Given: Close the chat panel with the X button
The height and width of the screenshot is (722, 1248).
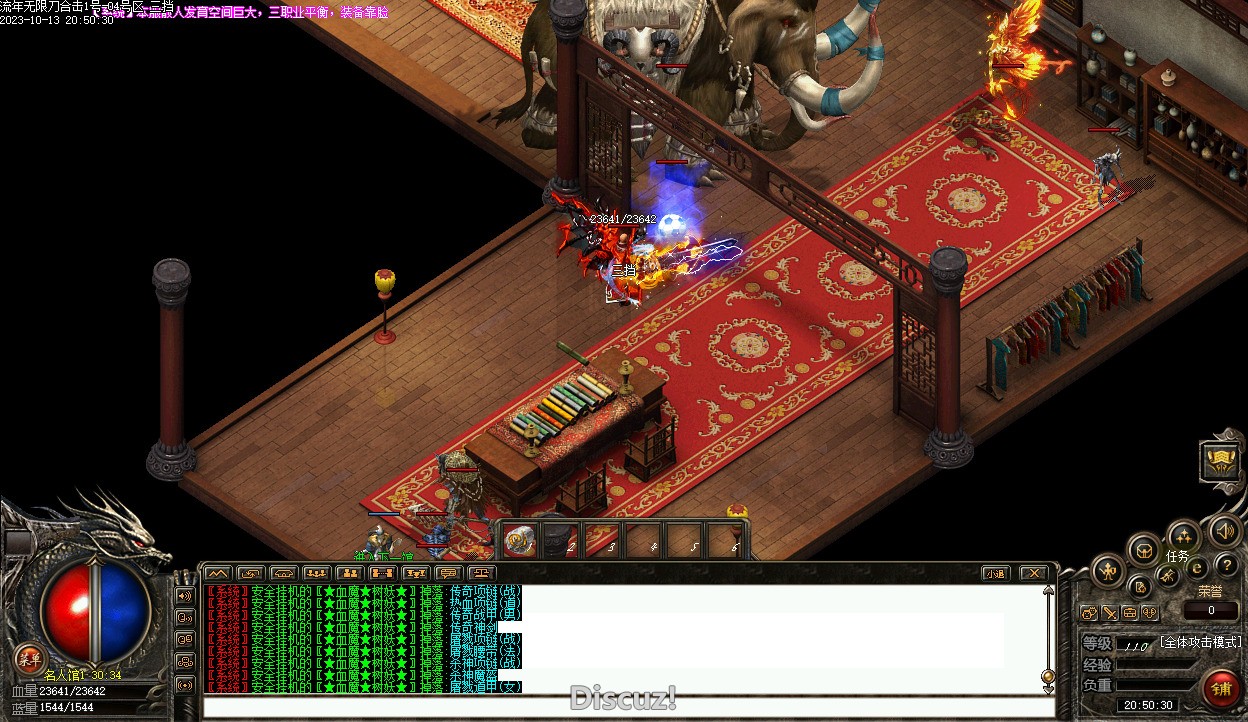Looking at the screenshot, I should (1034, 573).
